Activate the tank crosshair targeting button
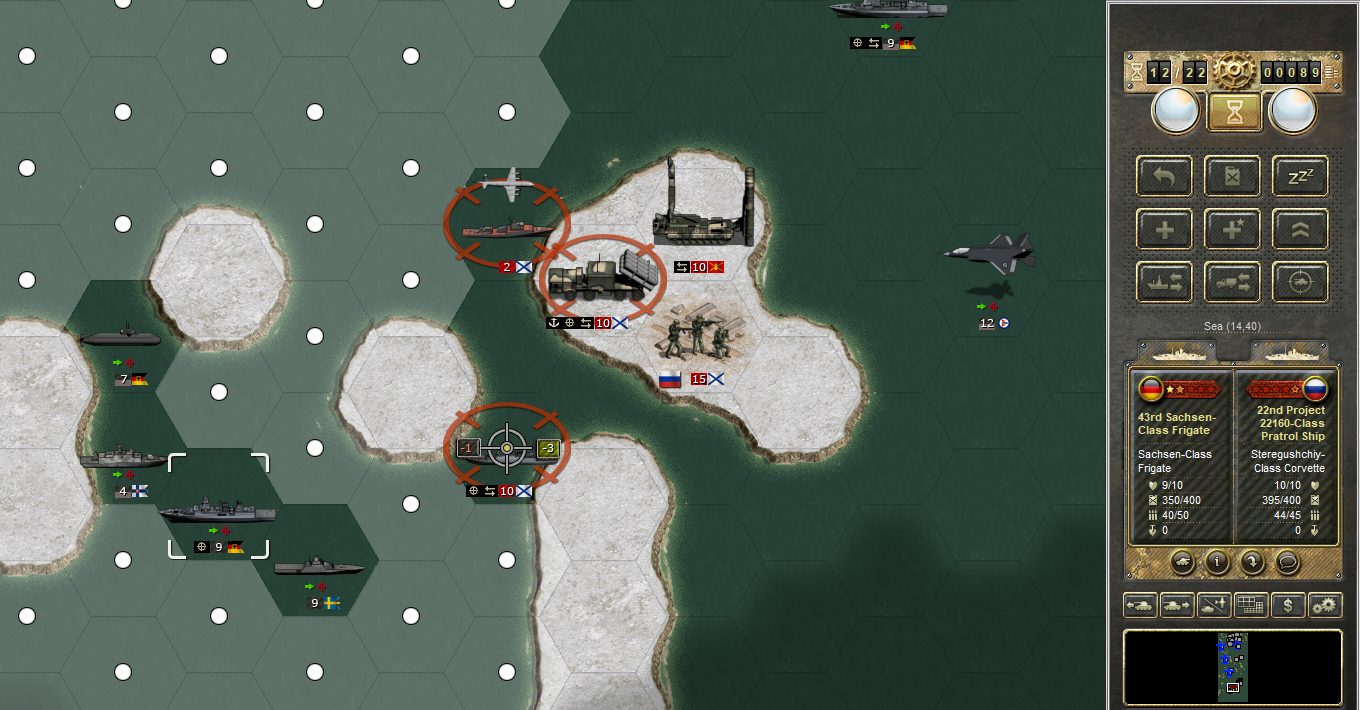The height and width of the screenshot is (710, 1360). coord(1300,282)
